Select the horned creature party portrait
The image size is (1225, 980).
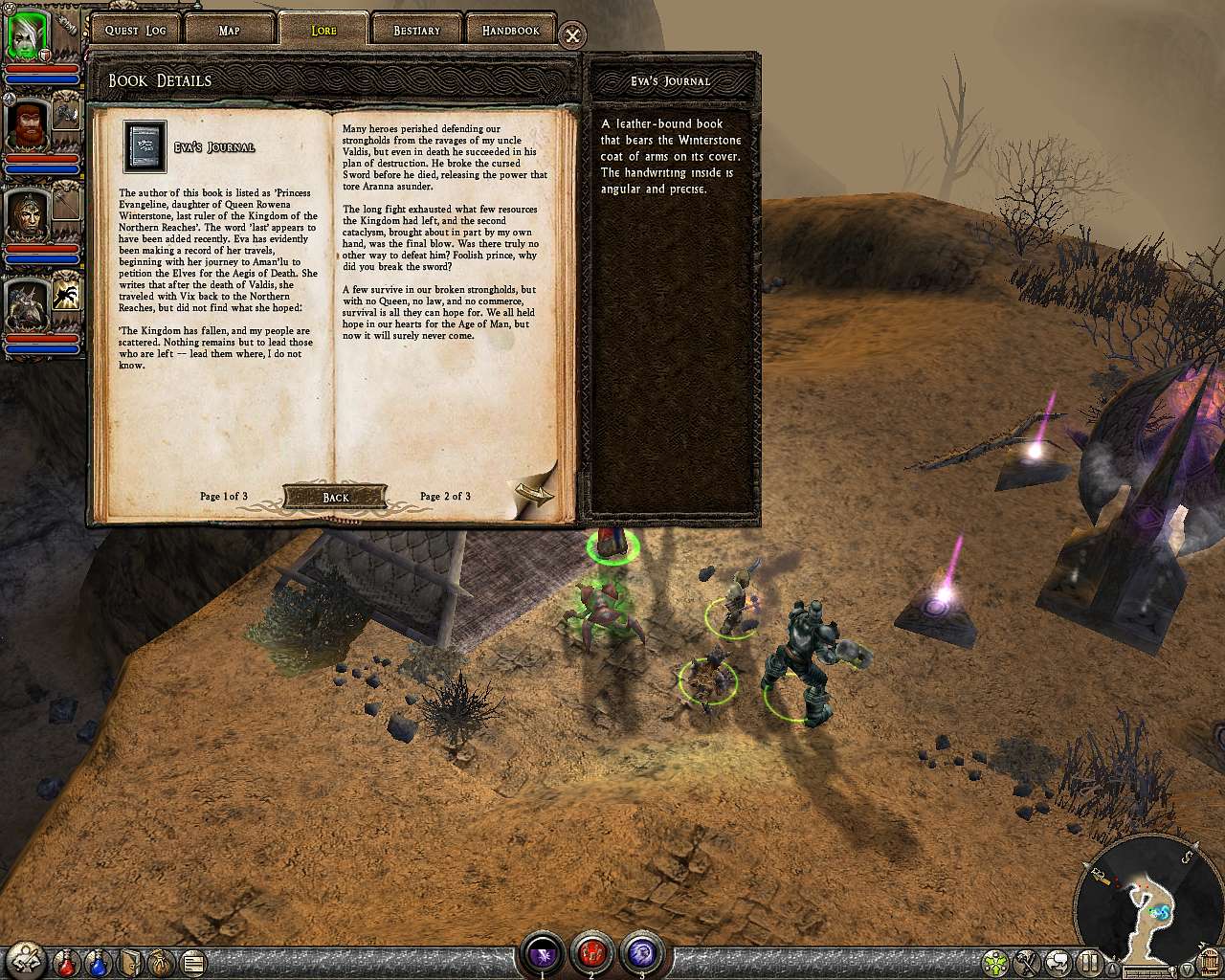coord(26,304)
